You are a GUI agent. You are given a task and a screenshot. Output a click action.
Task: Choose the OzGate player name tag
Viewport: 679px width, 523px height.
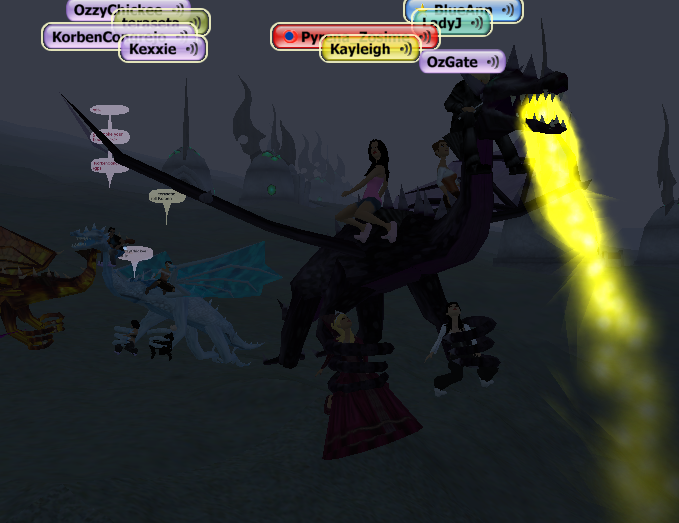click(x=461, y=62)
